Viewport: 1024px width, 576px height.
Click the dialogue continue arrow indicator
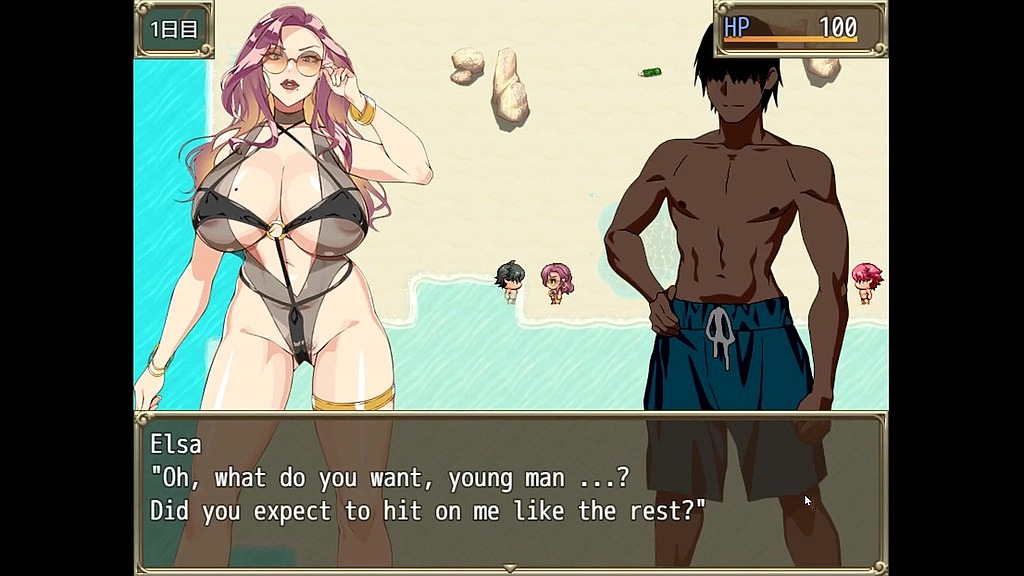[511, 568]
